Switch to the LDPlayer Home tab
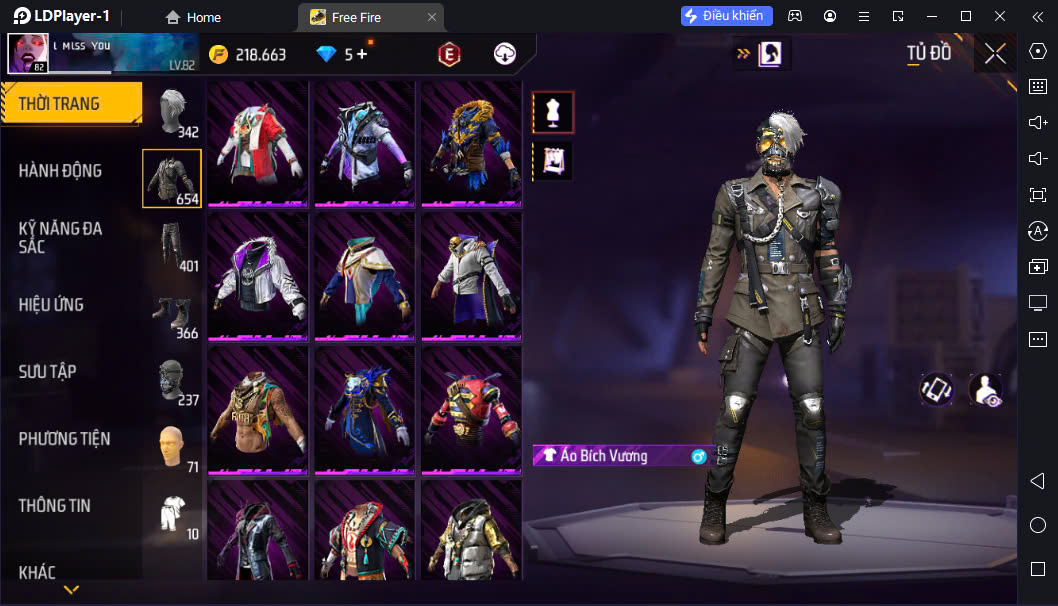 click(193, 17)
